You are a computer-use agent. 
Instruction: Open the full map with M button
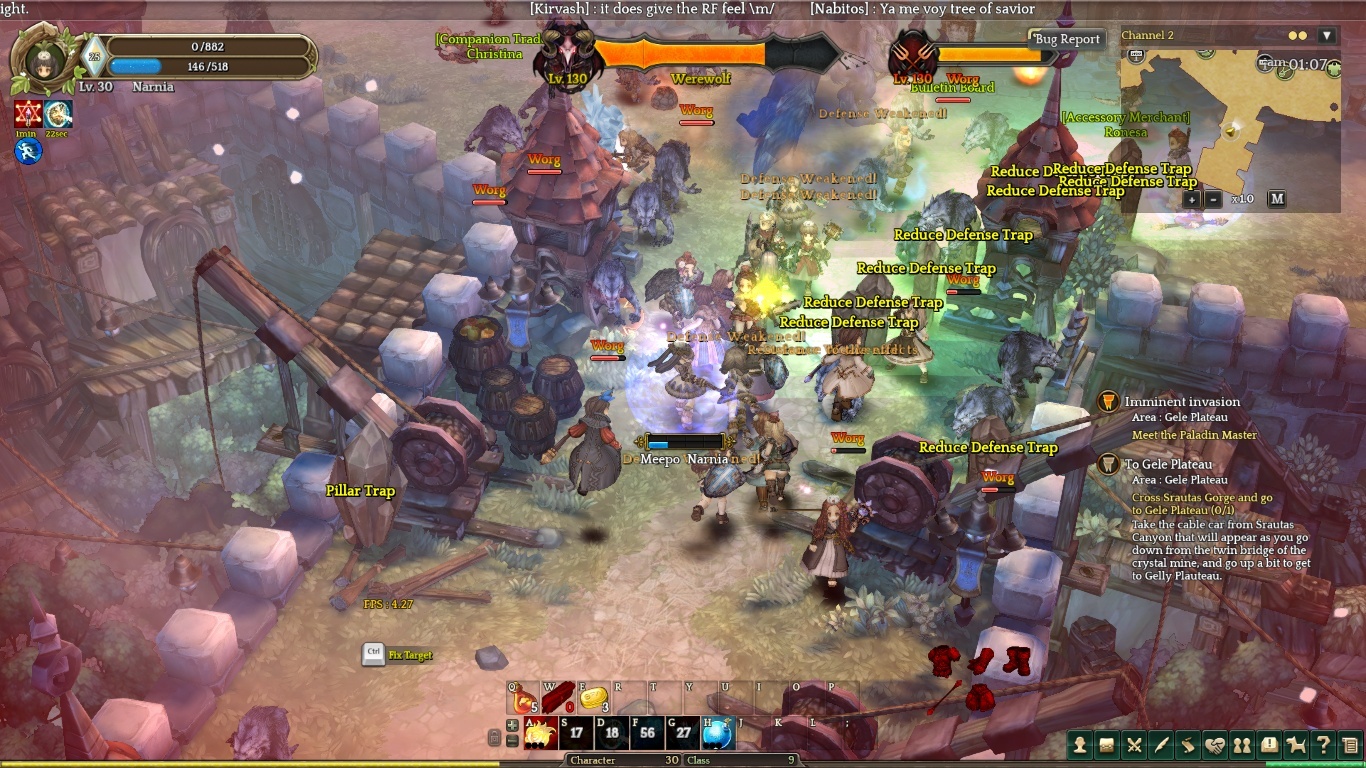click(x=1277, y=198)
